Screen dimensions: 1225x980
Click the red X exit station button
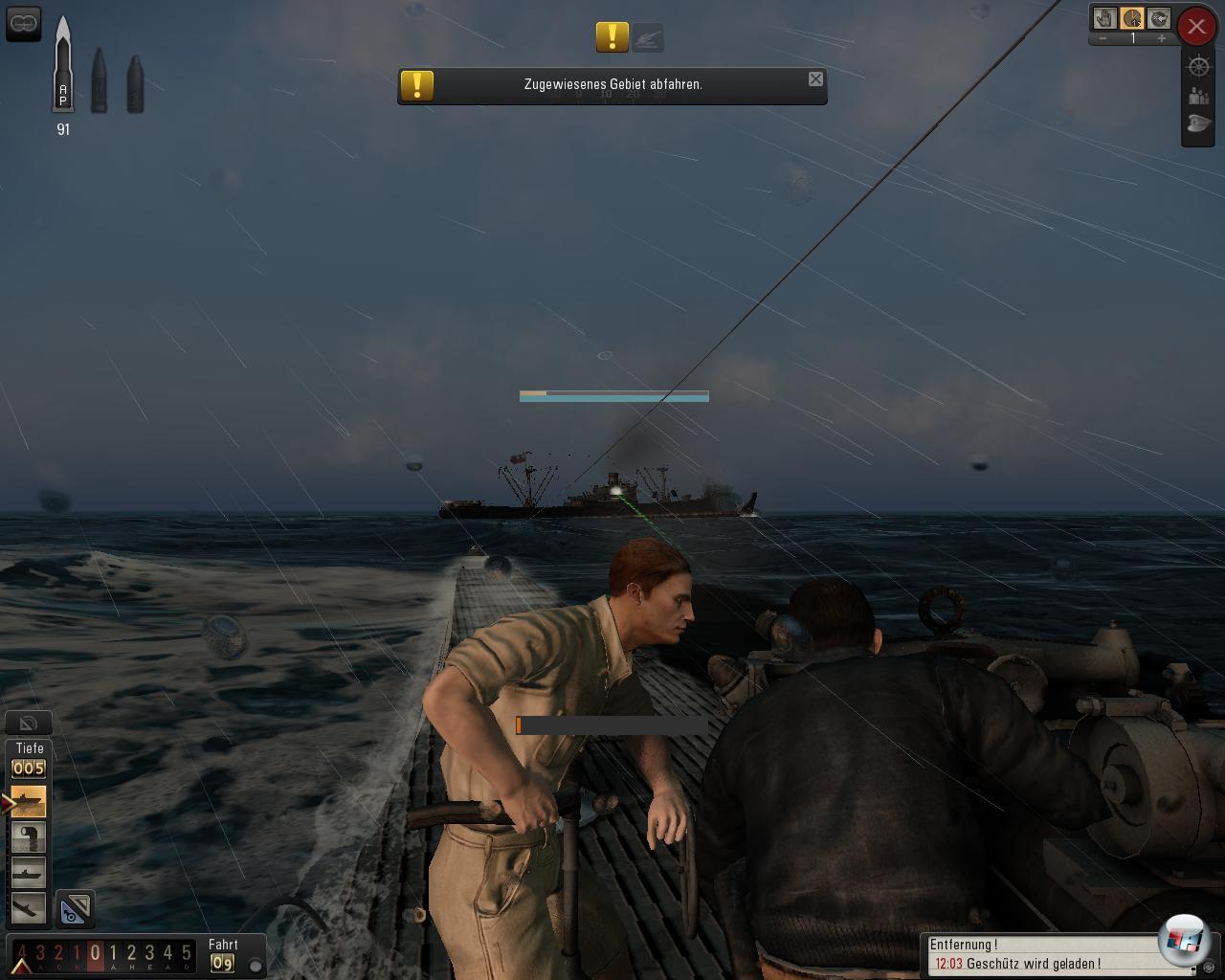[x=1196, y=27]
